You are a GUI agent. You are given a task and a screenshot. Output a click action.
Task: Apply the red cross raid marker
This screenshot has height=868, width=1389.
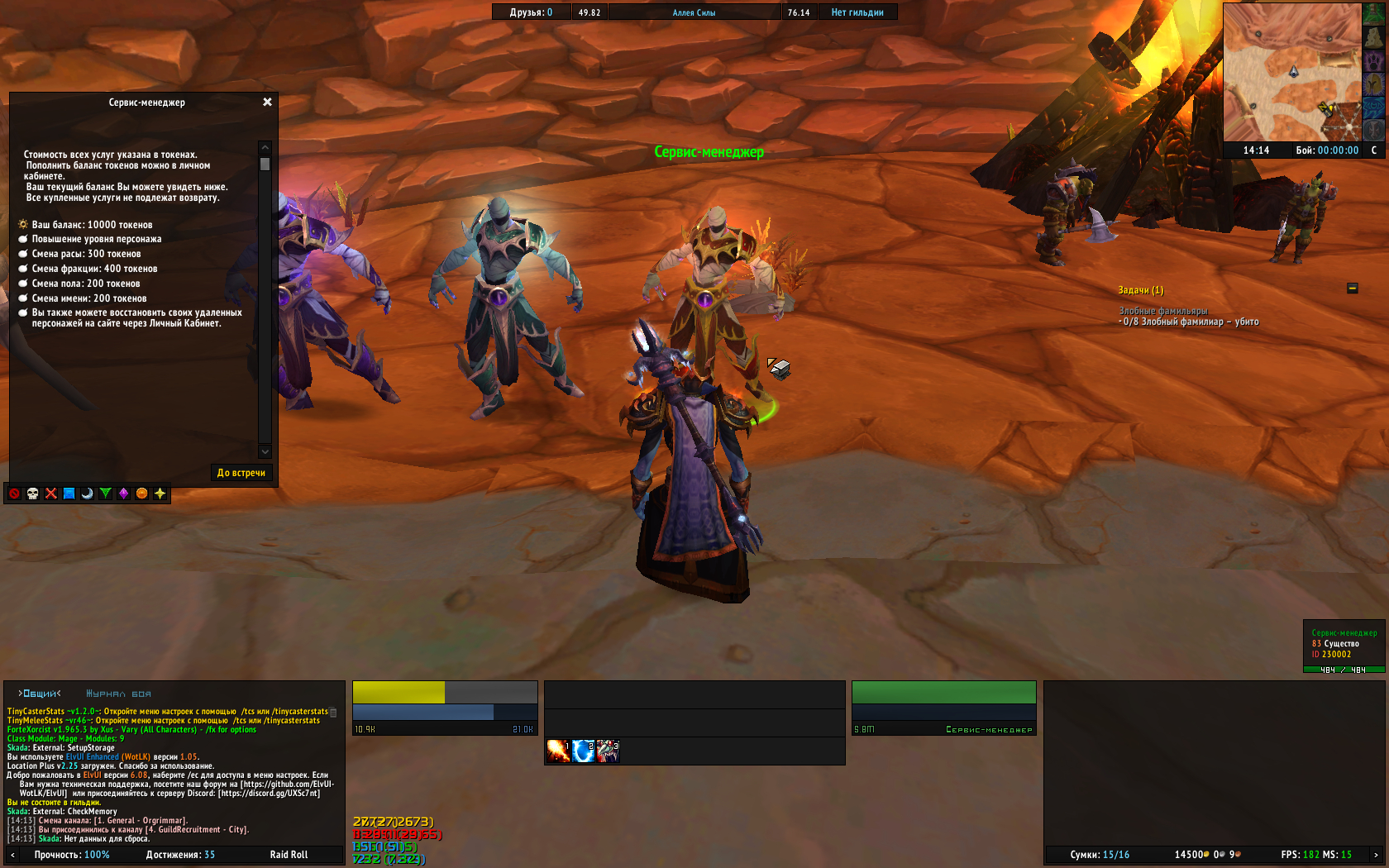(51, 494)
